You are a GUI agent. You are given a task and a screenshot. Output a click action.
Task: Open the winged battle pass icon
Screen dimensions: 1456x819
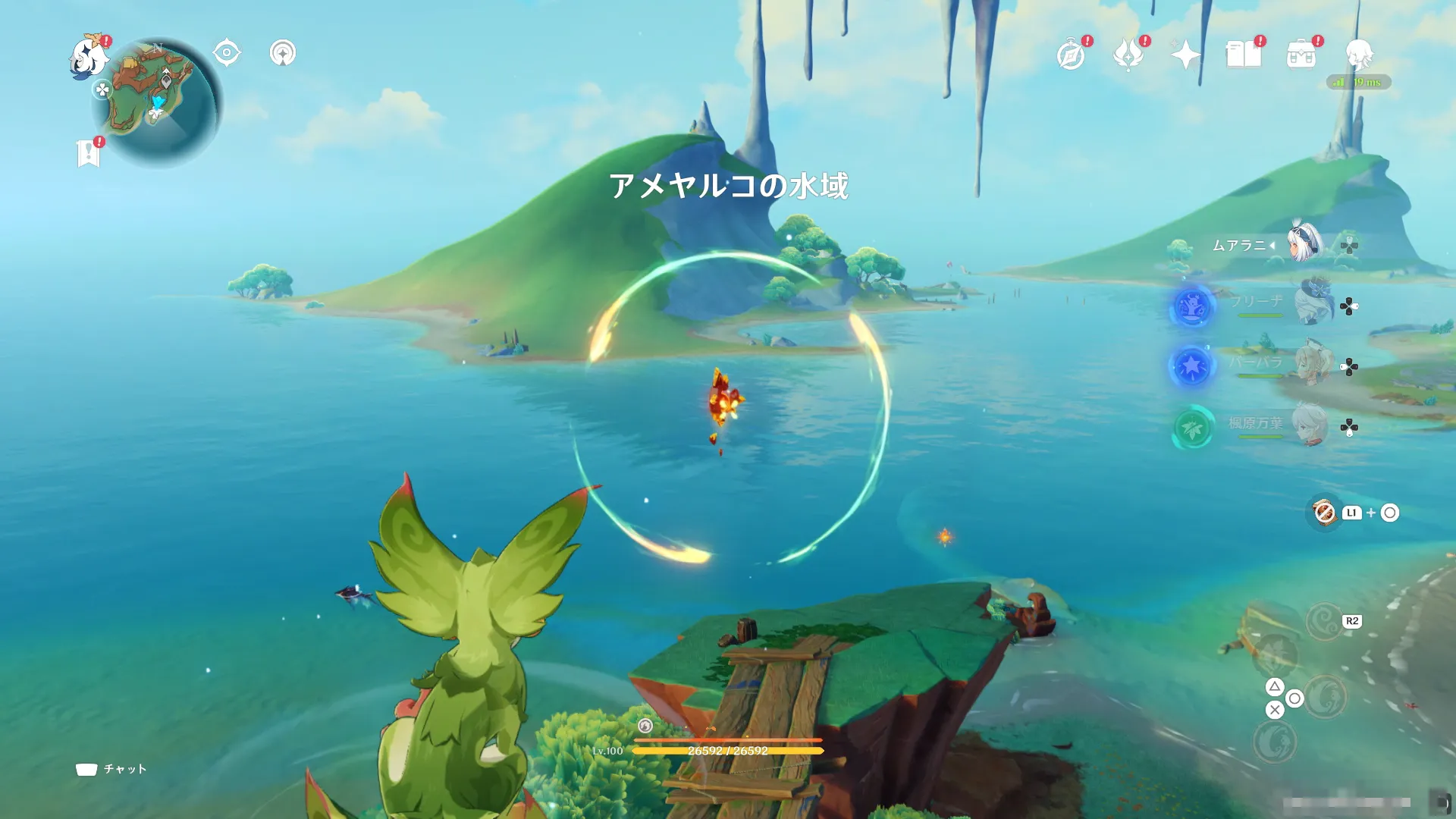point(1128,55)
